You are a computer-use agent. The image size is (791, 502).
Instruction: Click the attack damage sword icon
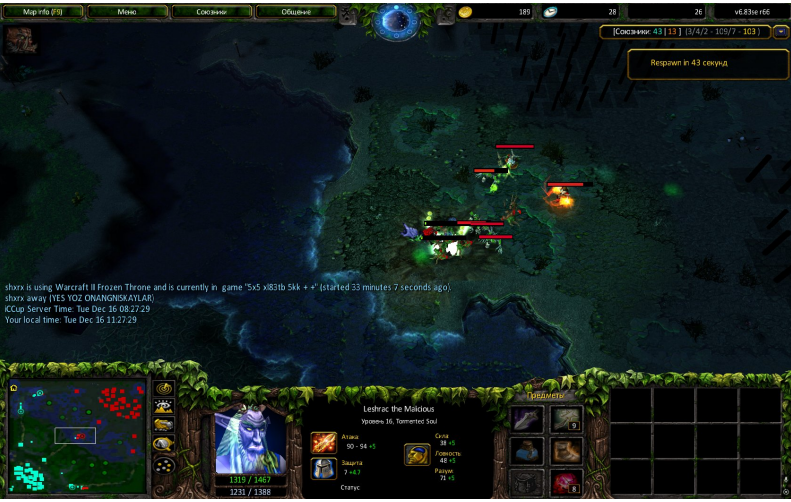(323, 442)
